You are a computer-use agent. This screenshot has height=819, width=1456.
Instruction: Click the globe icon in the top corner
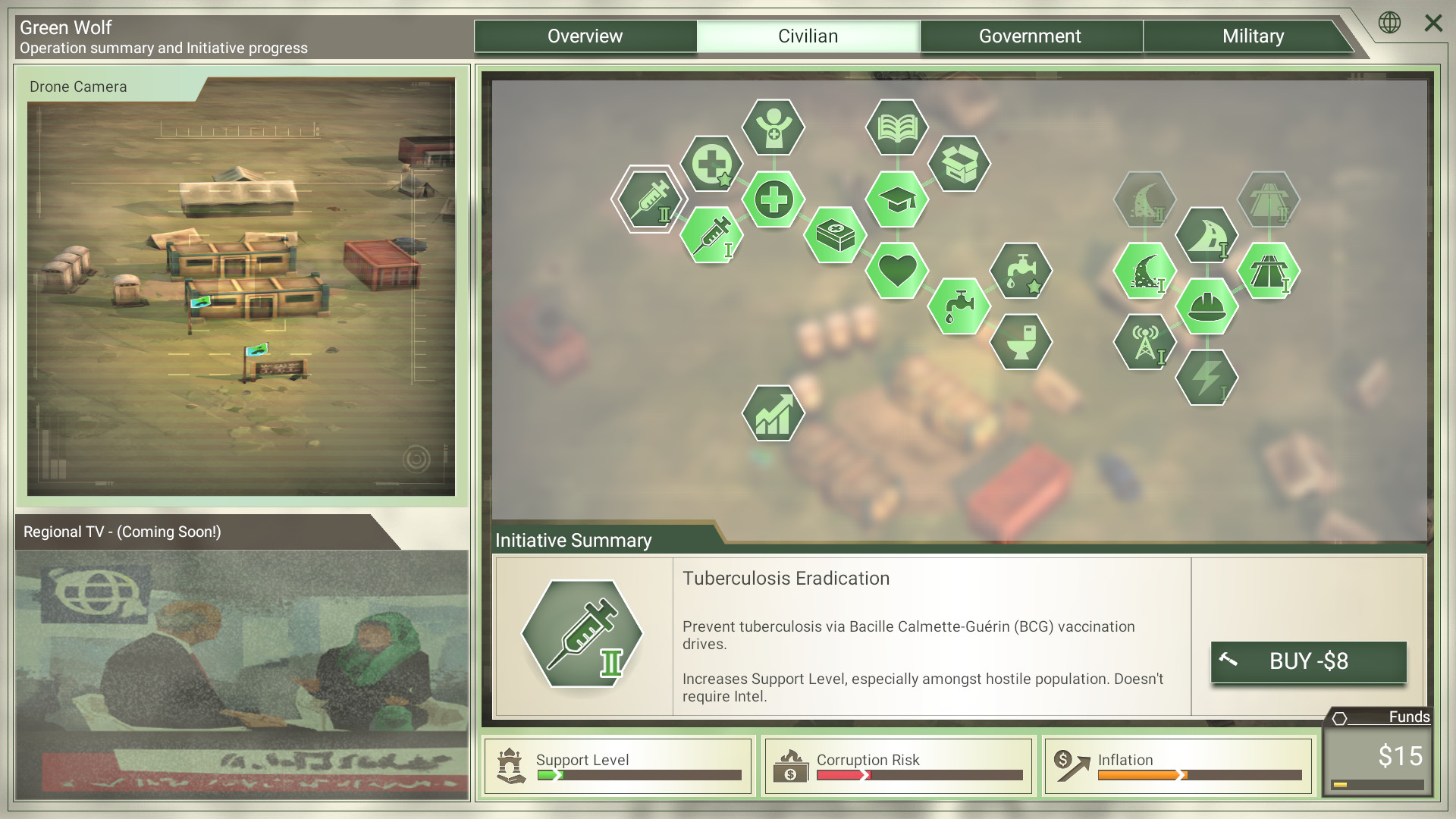click(x=1390, y=24)
